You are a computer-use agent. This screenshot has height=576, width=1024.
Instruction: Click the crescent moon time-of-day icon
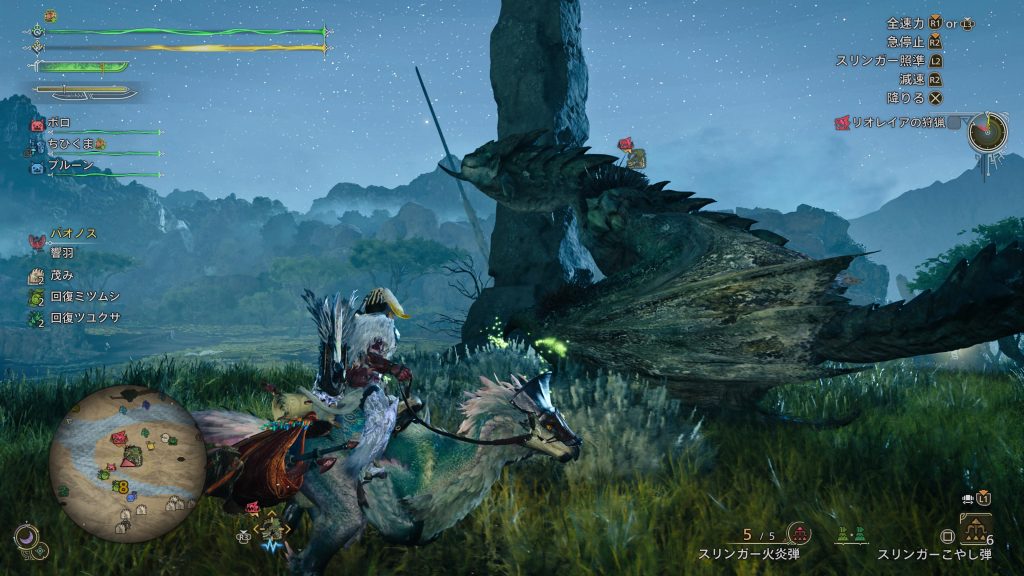pos(27,539)
